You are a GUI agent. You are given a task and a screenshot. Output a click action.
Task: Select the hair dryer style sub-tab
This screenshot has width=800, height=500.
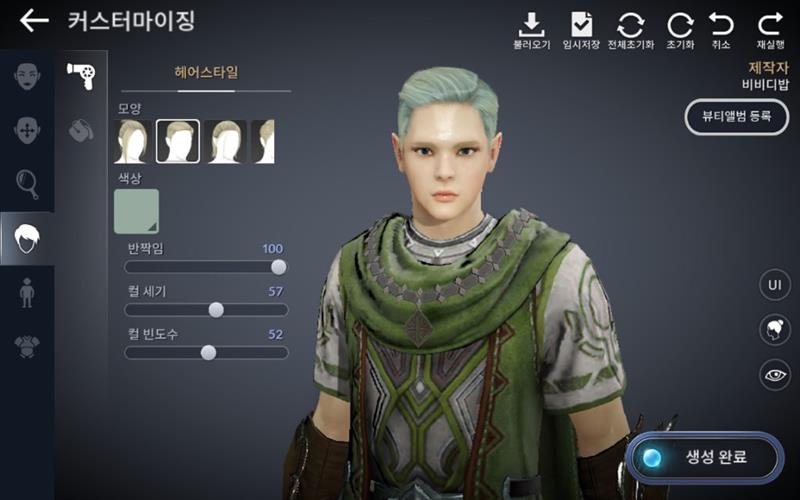[x=80, y=75]
